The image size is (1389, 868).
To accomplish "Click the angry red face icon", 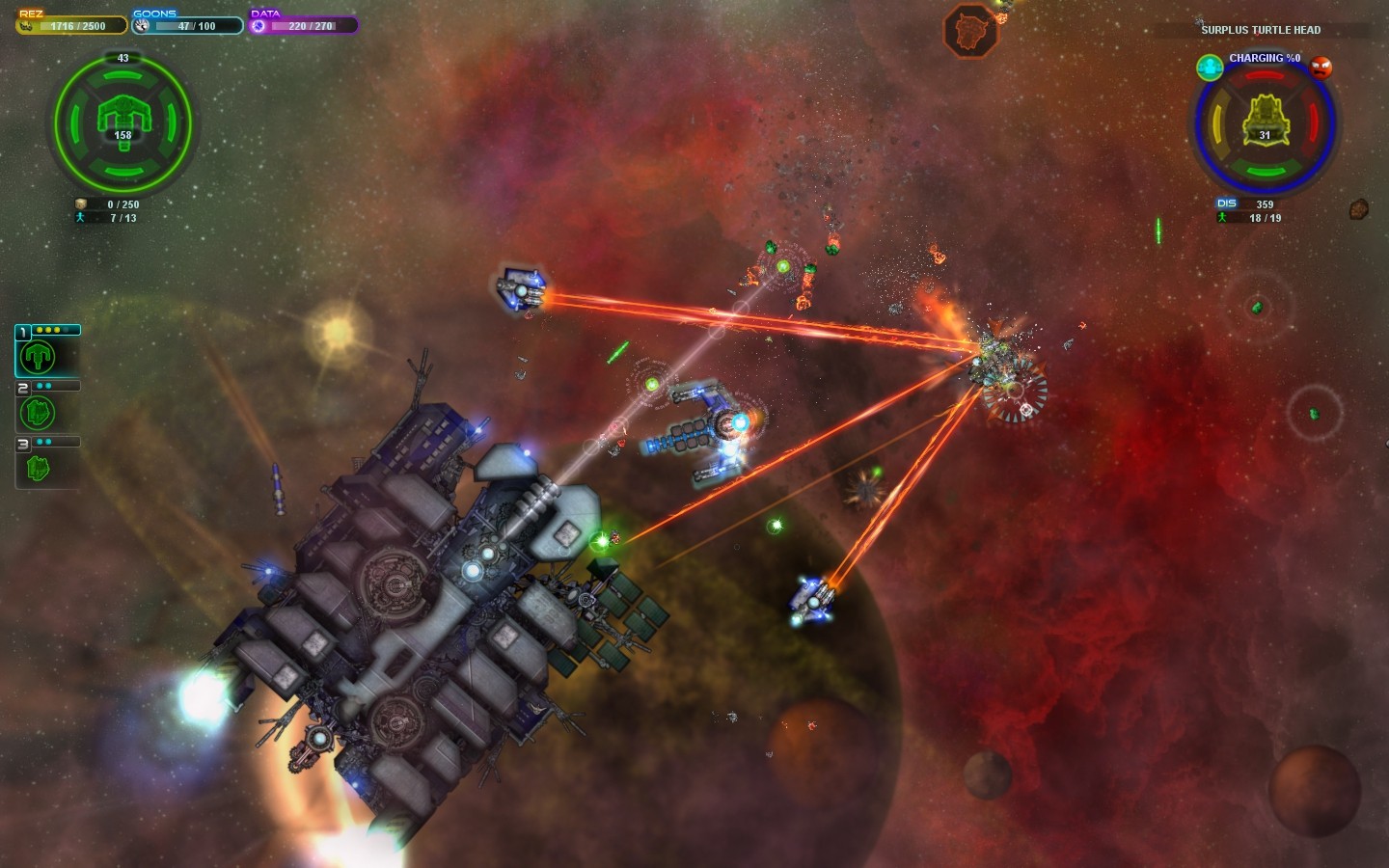I will [1321, 68].
